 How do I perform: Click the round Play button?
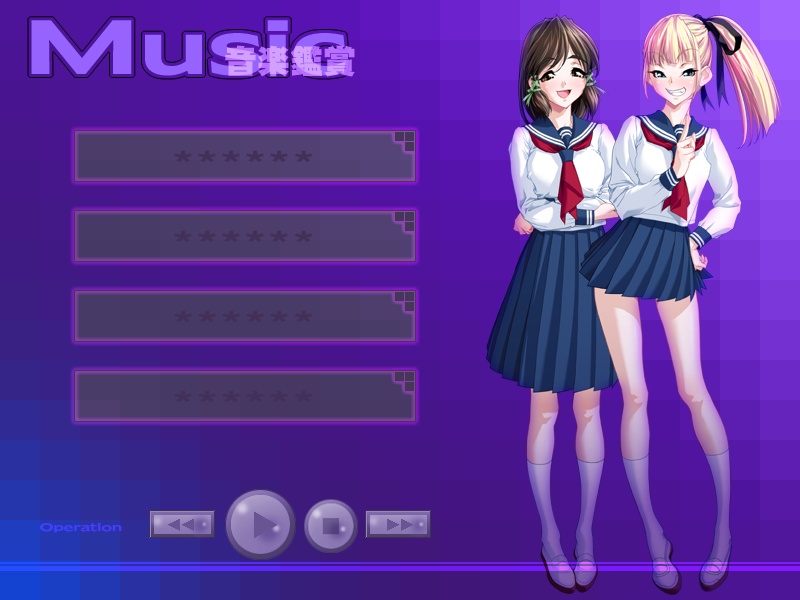[260, 524]
